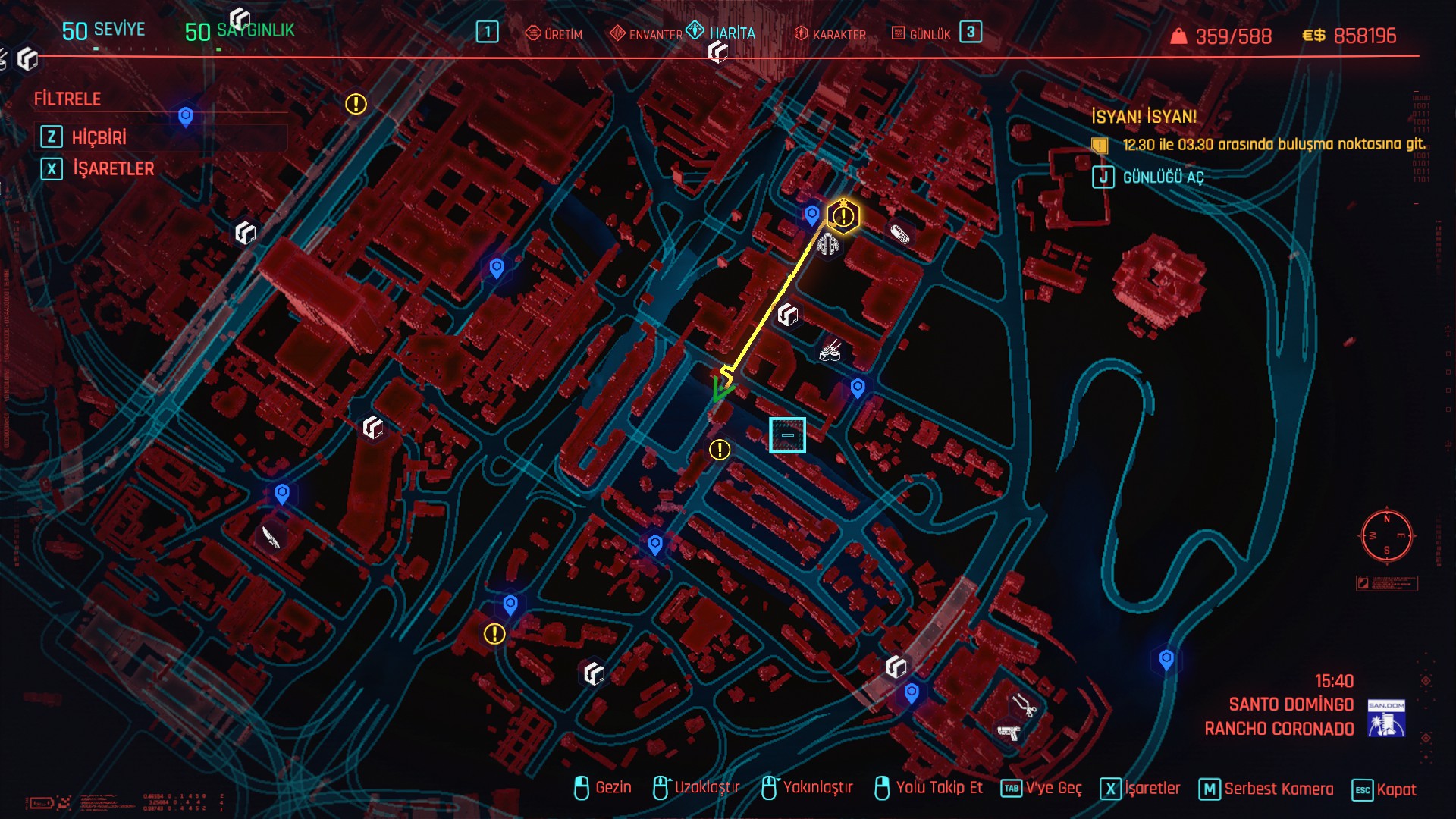Image resolution: width=1456 pixels, height=819 pixels.
Task: Click the green player position arrow
Action: click(722, 391)
